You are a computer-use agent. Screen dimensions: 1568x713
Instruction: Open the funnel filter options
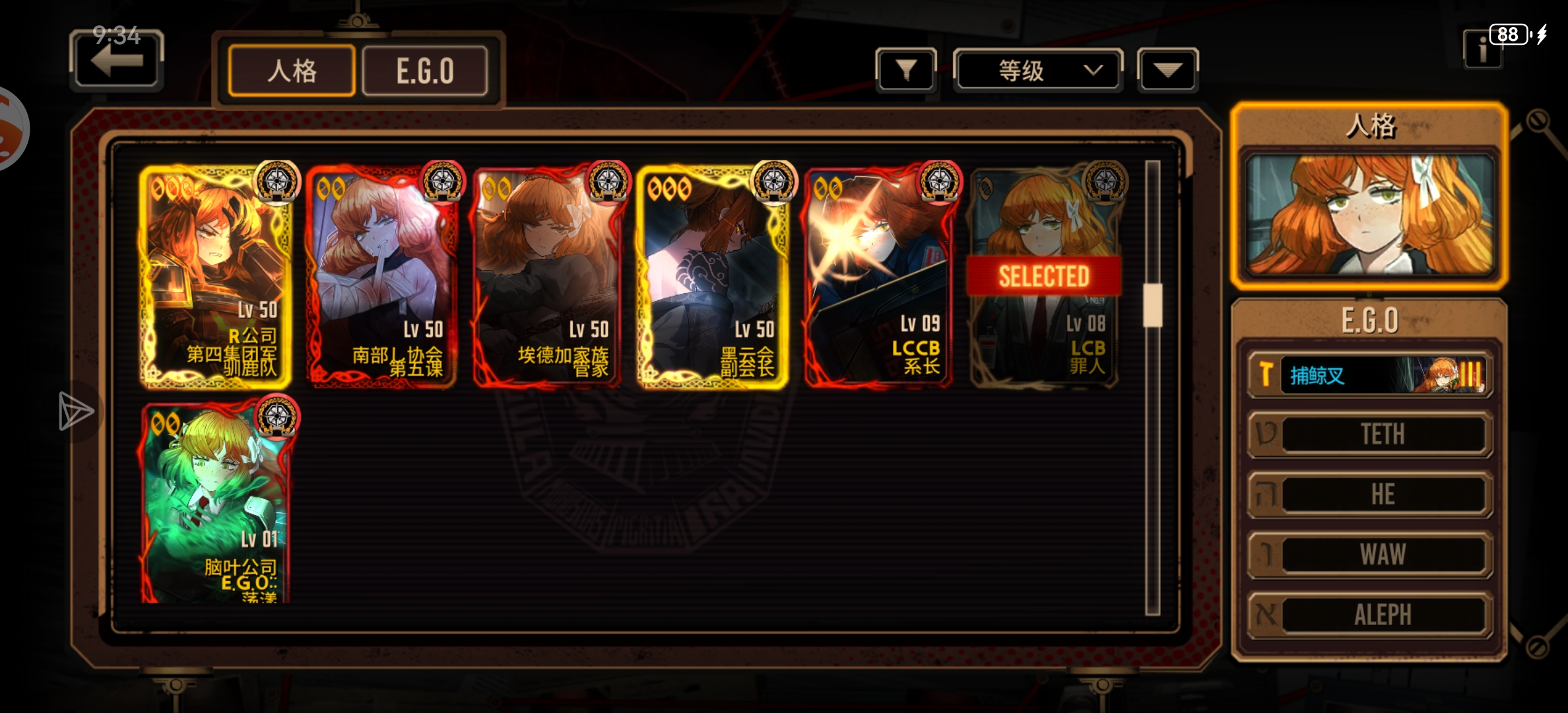tap(906, 69)
